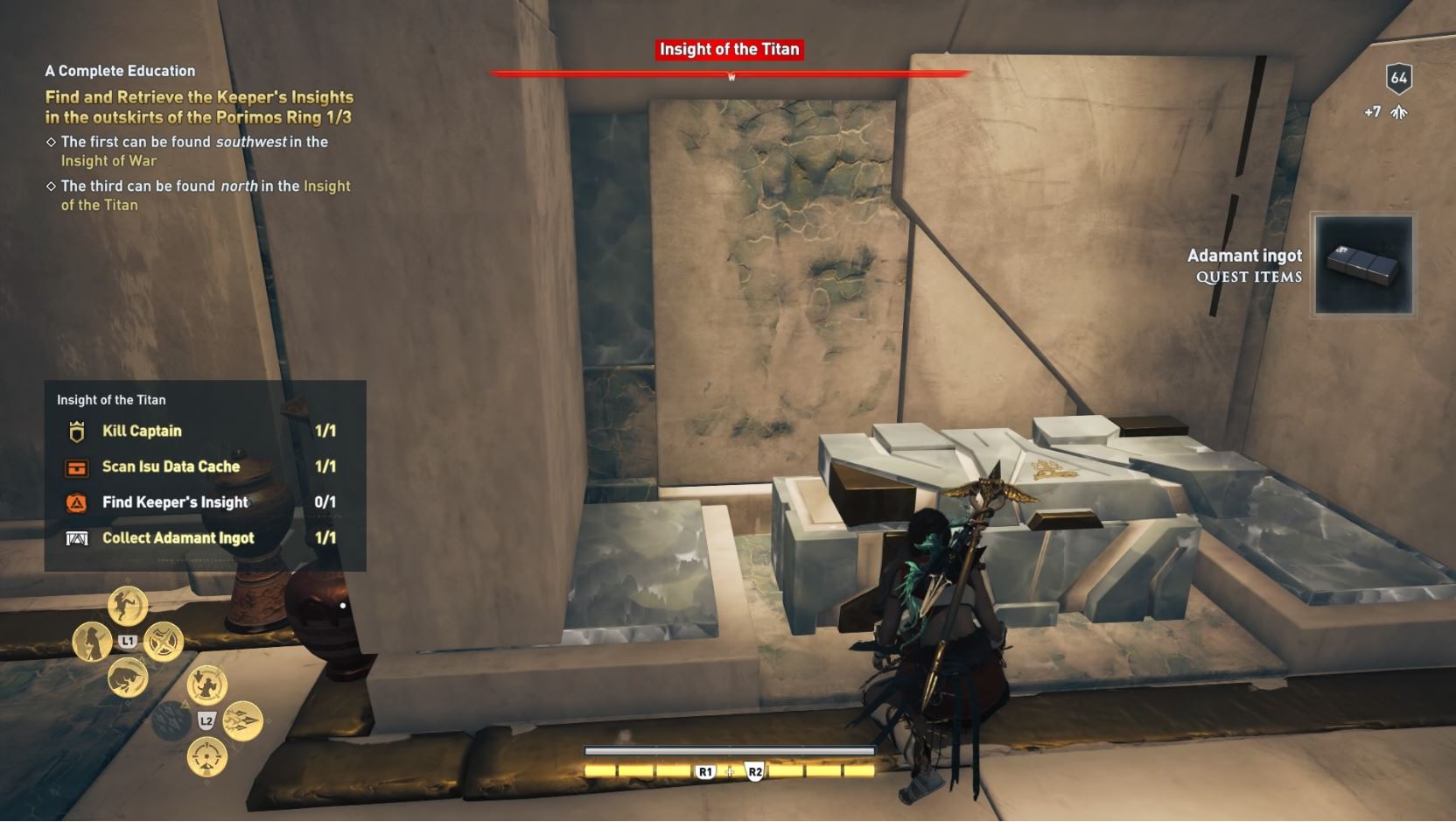Select the Insight of the Titan title banner
This screenshot has height=822, width=1456.
[729, 50]
